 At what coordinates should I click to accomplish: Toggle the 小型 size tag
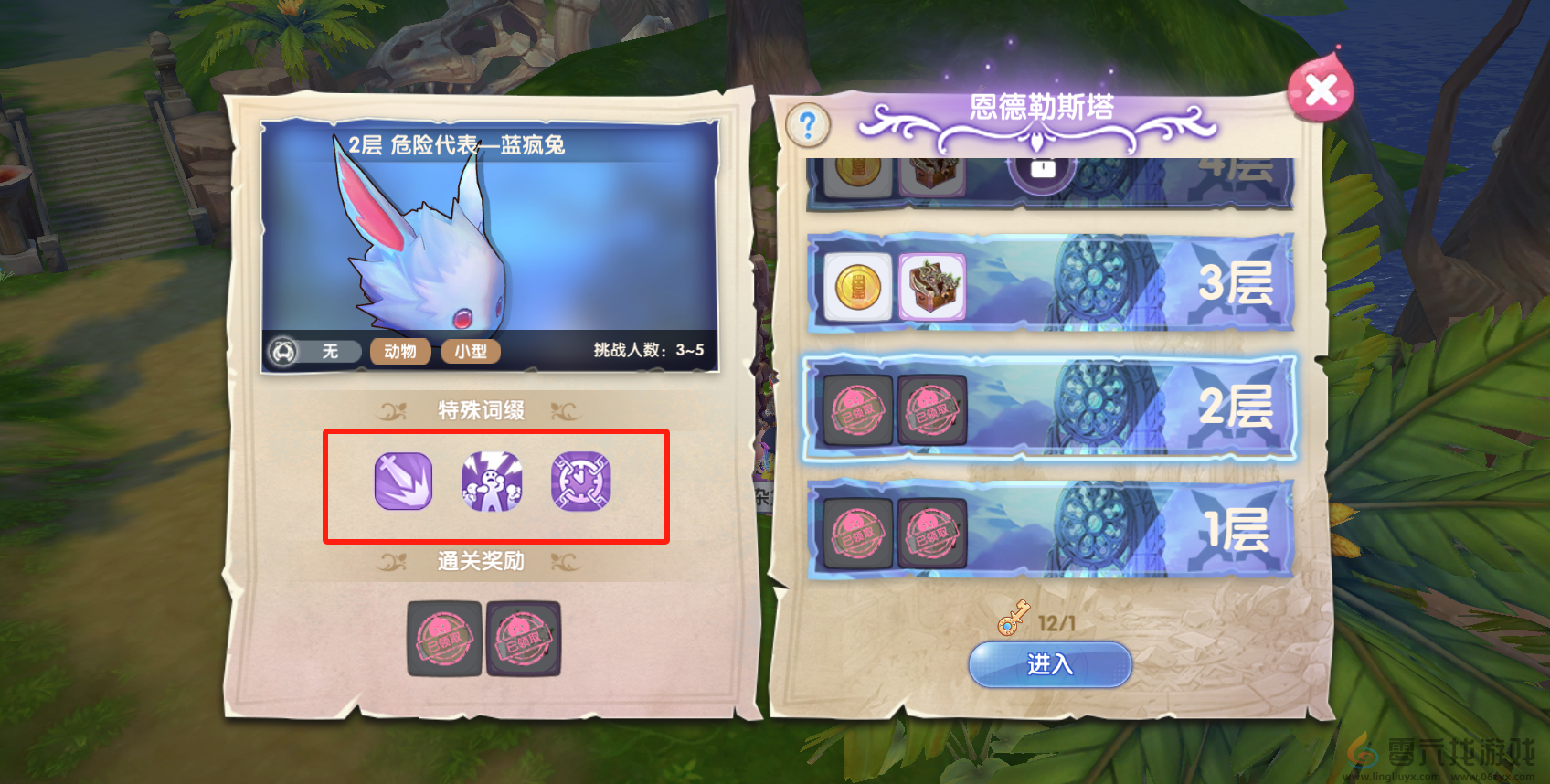coord(470,351)
